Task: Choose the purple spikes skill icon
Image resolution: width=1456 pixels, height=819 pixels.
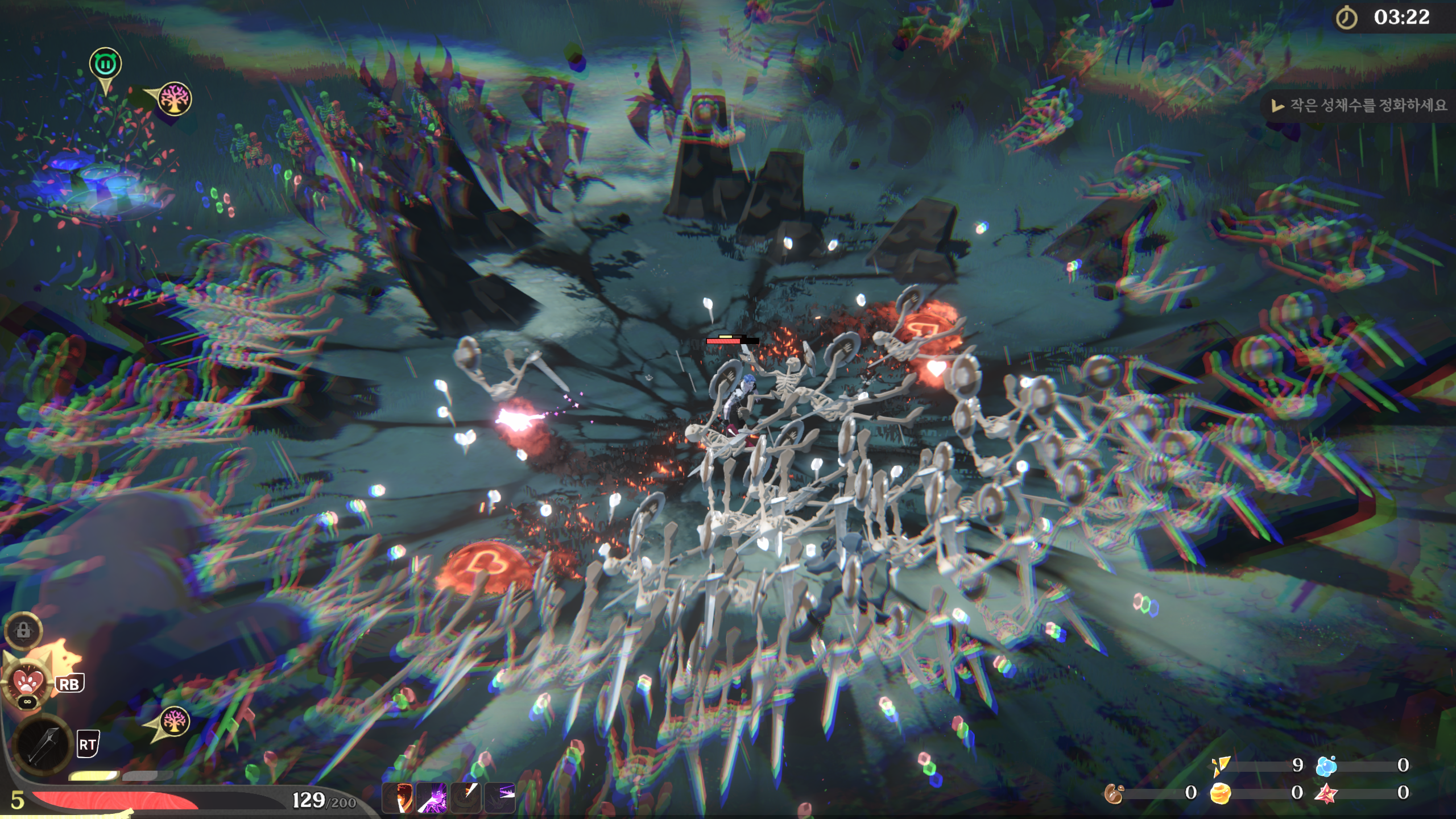Action: click(500, 797)
